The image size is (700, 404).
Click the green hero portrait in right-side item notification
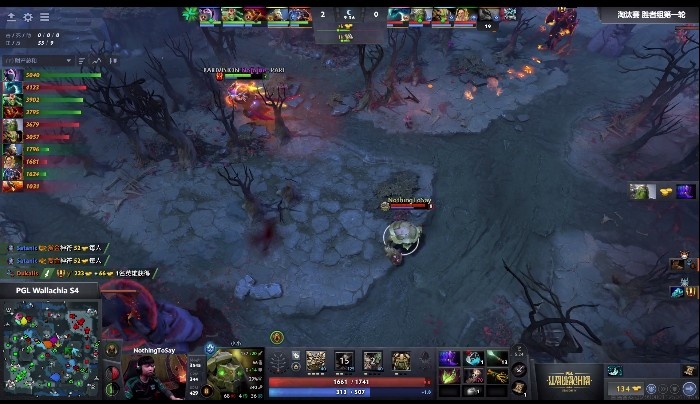[x=638, y=191]
